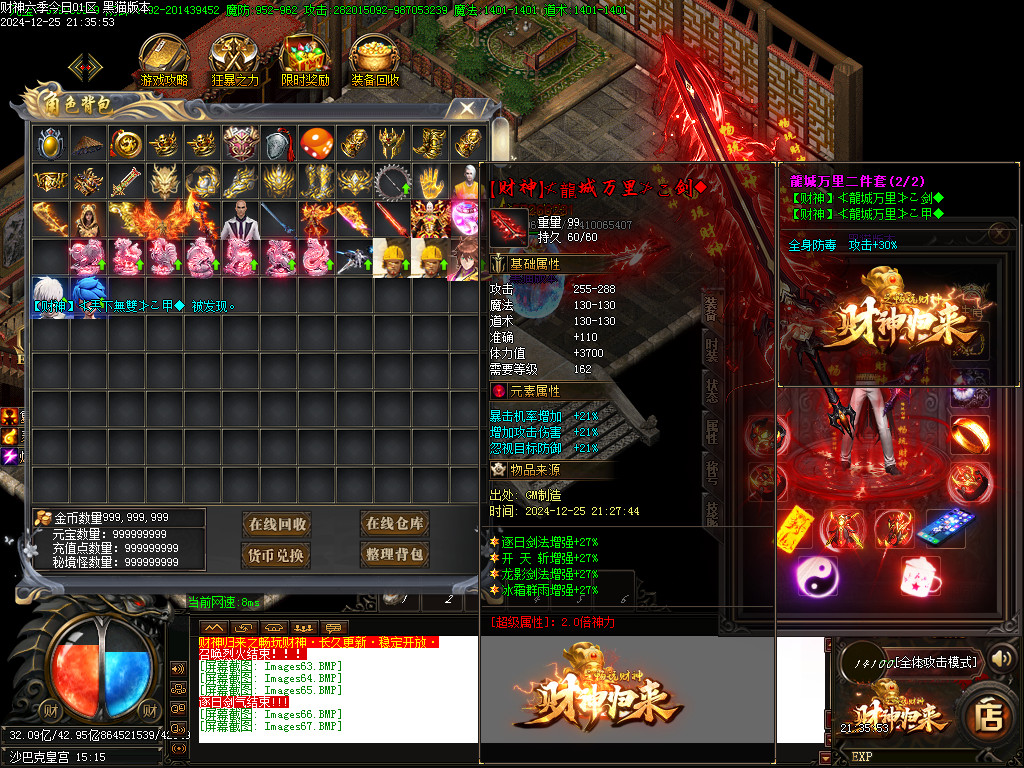The width and height of the screenshot is (1024, 768).
Task: Open the 游戏攻略 game guide
Action: pos(164,60)
